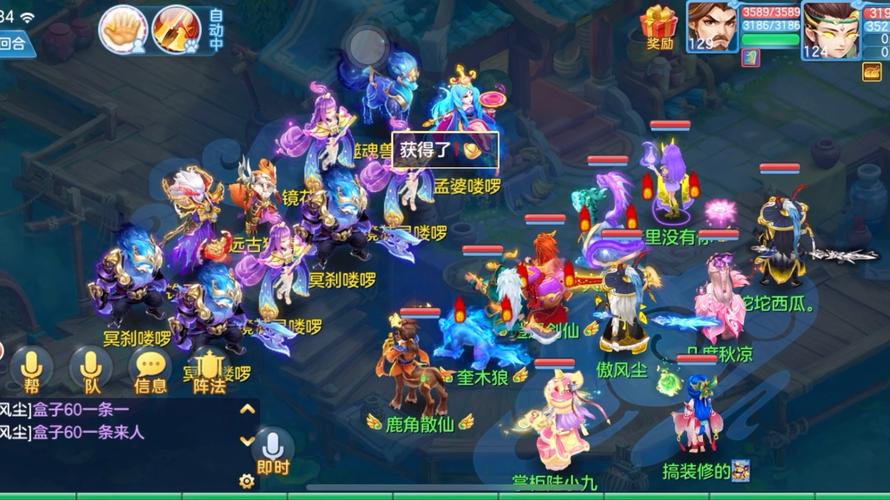890x500 pixels.
Task: Click the level 124 yellow-eyed character portrait
Action: click(x=829, y=28)
